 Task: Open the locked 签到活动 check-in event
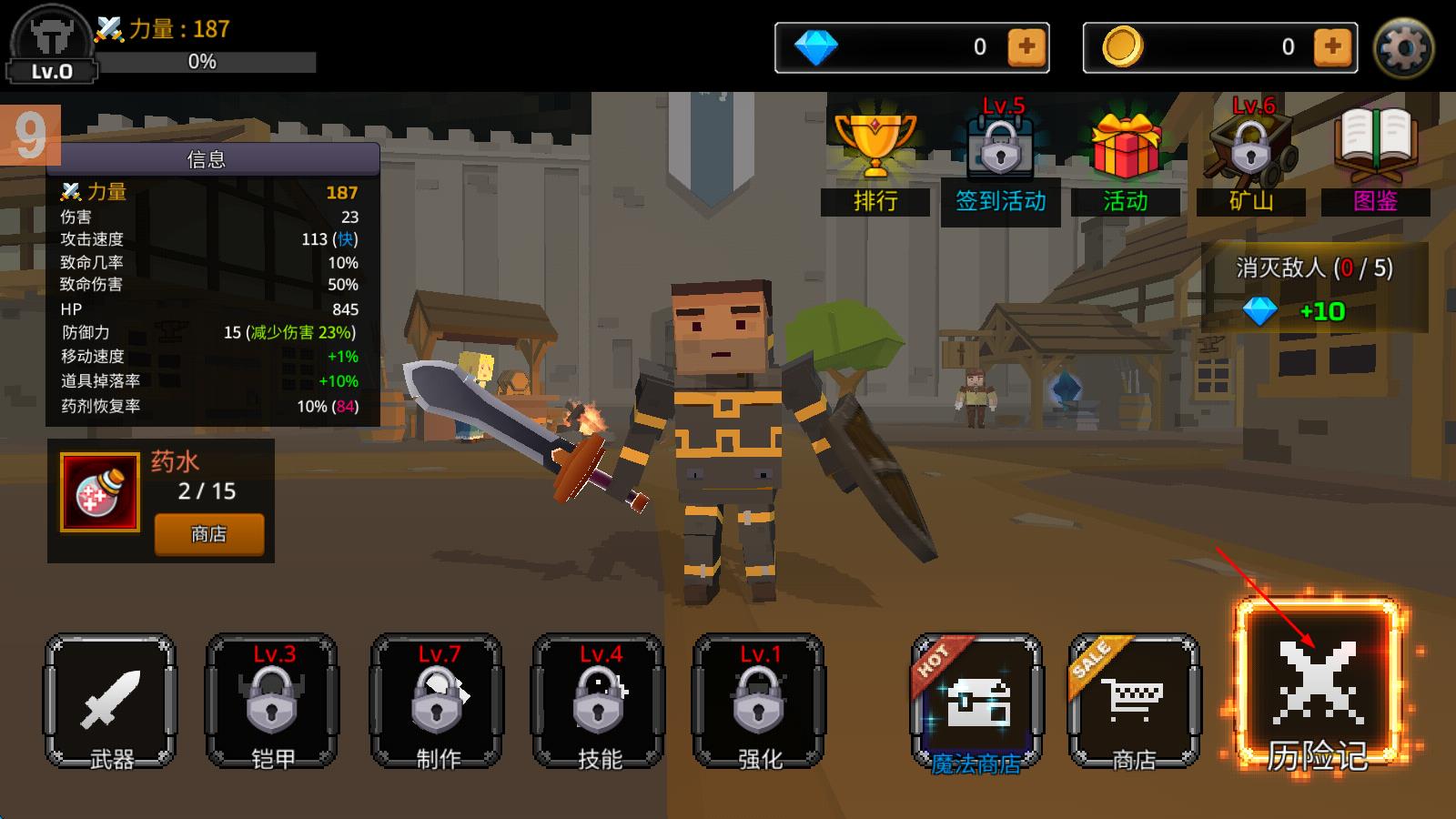pyautogui.click(x=1001, y=161)
